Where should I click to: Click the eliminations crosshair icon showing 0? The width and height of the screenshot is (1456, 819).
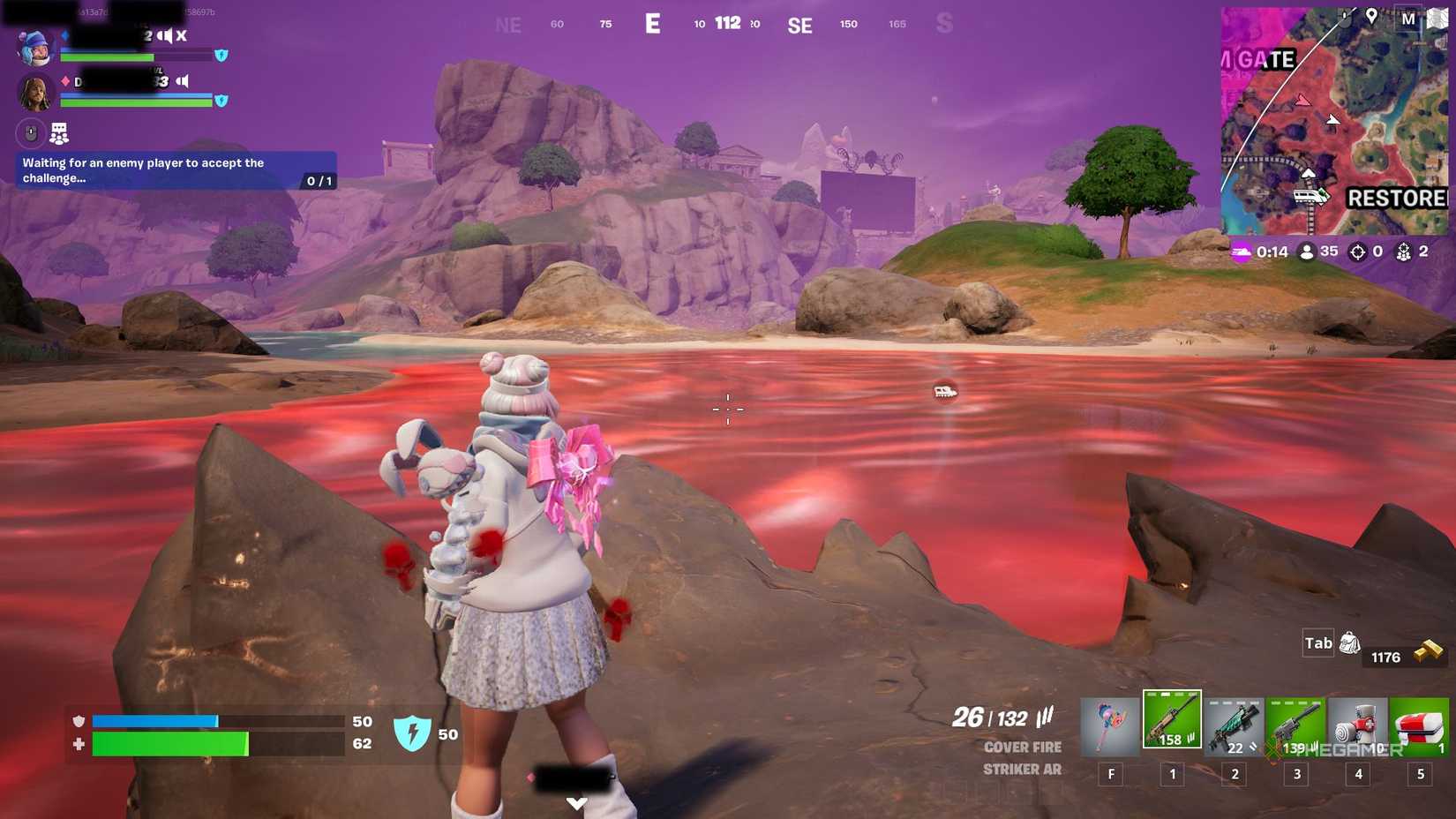pos(1356,252)
